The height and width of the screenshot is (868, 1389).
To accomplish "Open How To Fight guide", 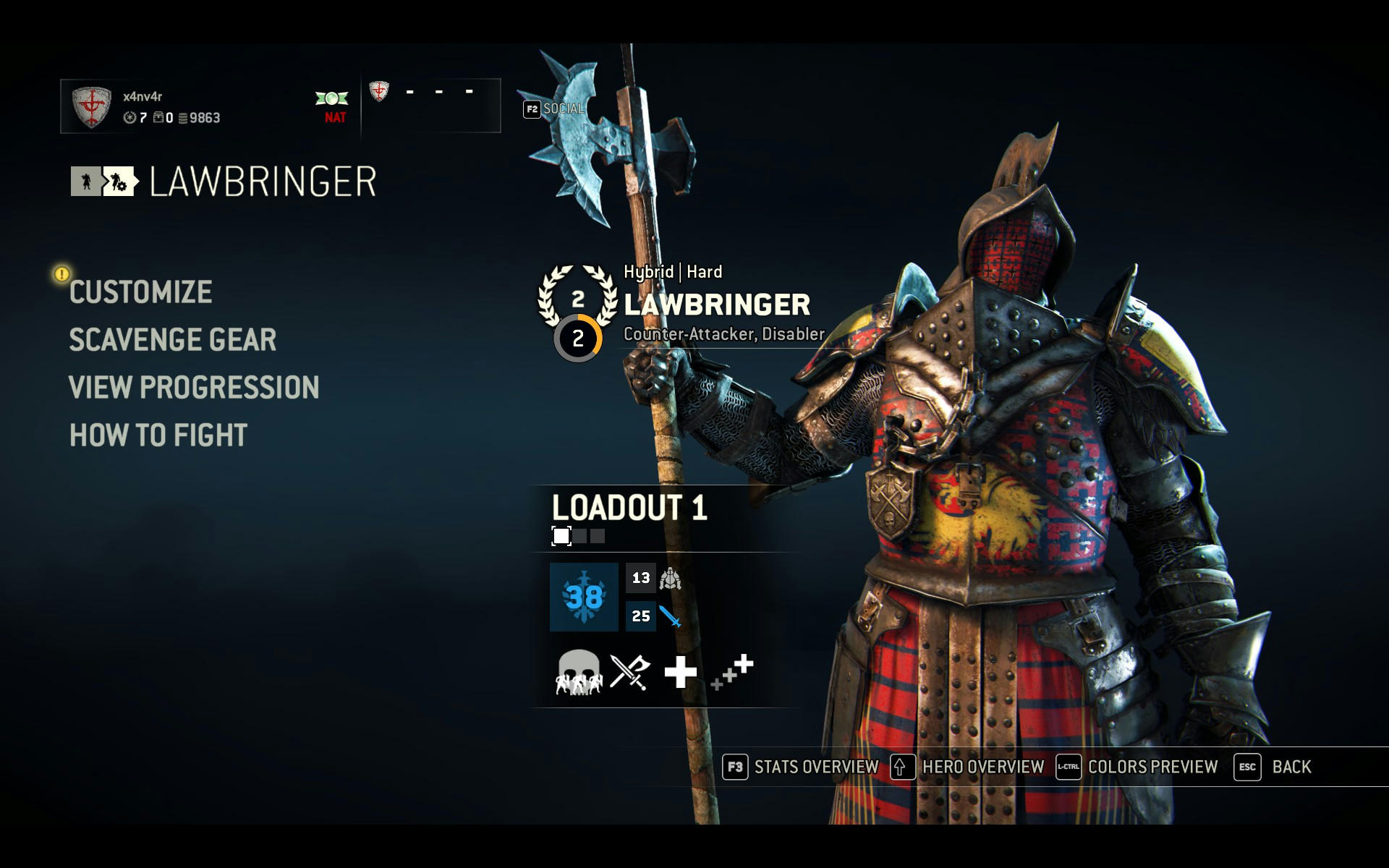I will click(158, 435).
